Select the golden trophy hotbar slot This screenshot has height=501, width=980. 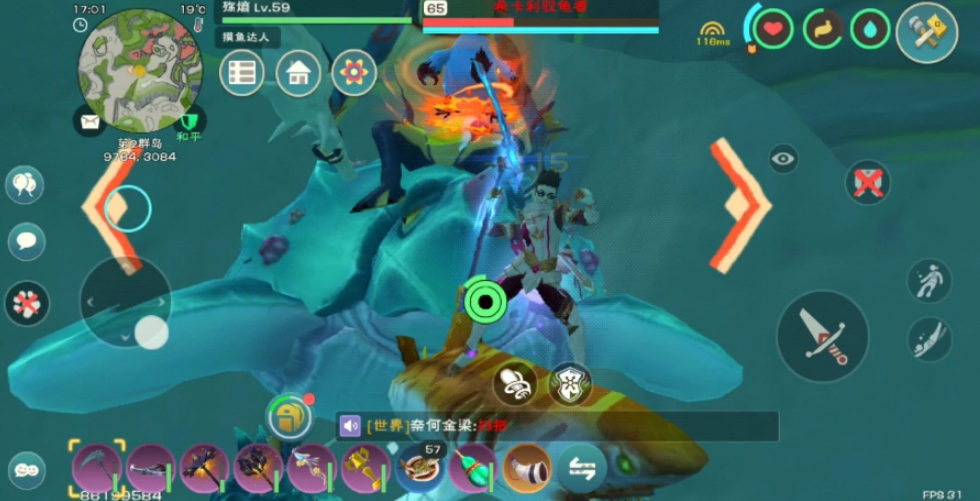pyautogui.click(x=365, y=467)
